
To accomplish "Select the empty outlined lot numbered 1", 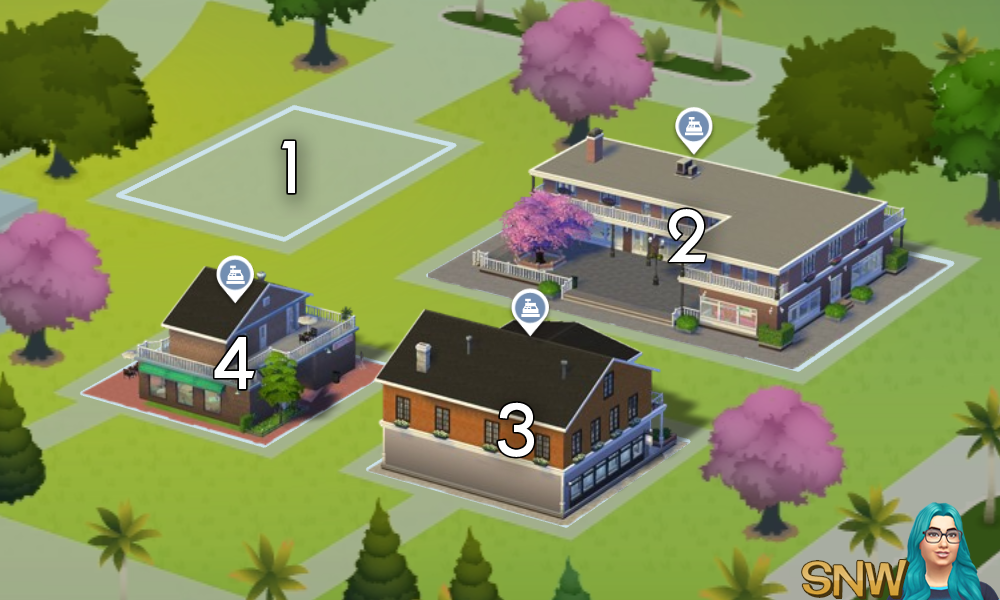I will tap(288, 170).
